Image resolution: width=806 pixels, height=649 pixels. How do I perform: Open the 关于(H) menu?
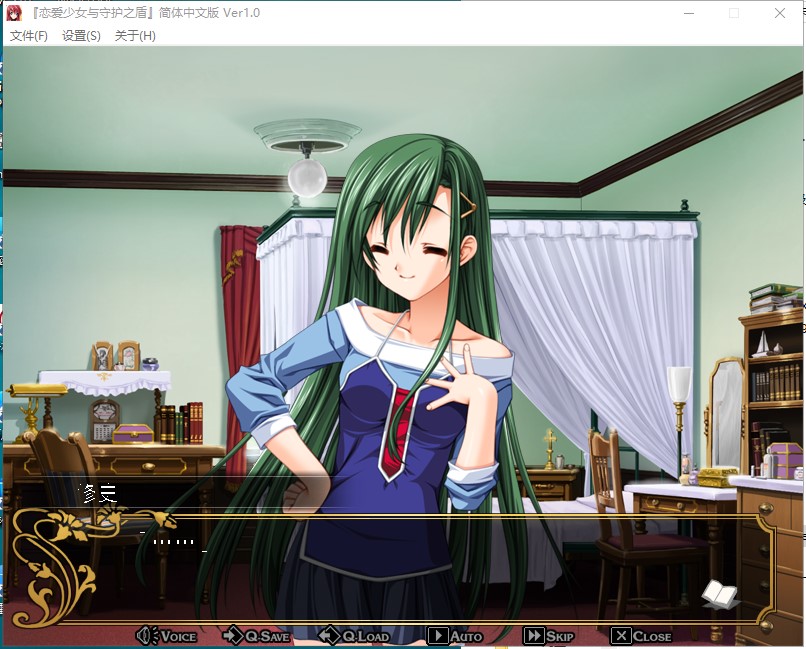pyautogui.click(x=135, y=36)
